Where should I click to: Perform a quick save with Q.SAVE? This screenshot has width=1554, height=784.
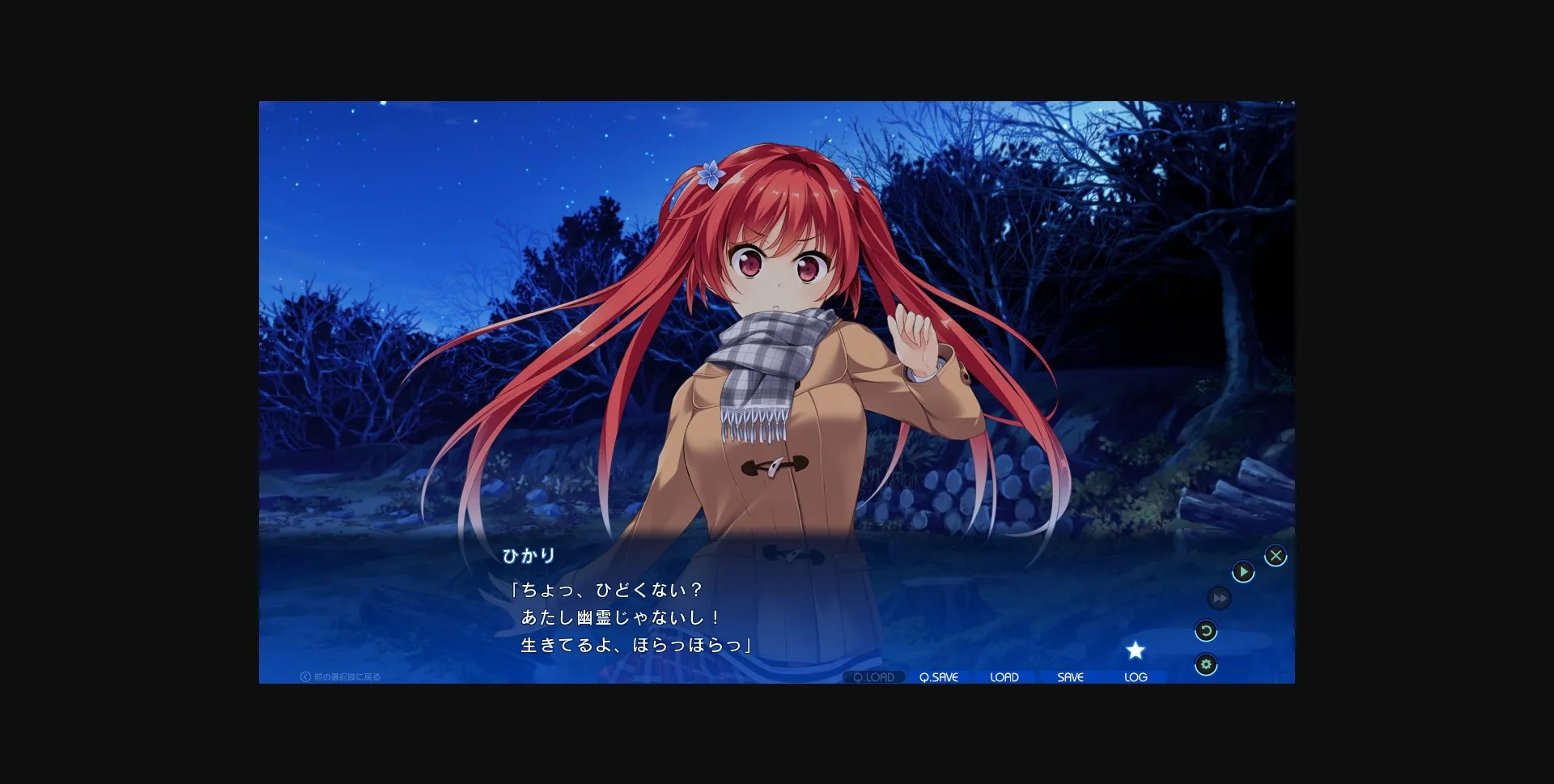coord(938,677)
